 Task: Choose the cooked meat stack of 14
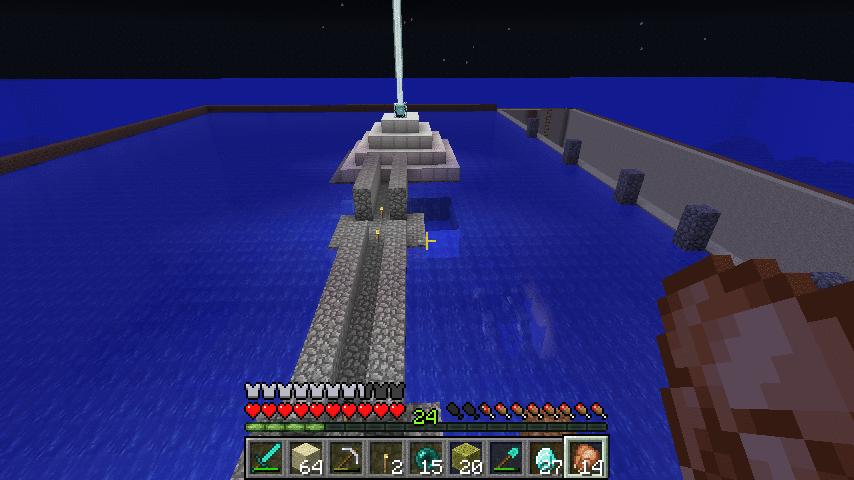tap(587, 458)
